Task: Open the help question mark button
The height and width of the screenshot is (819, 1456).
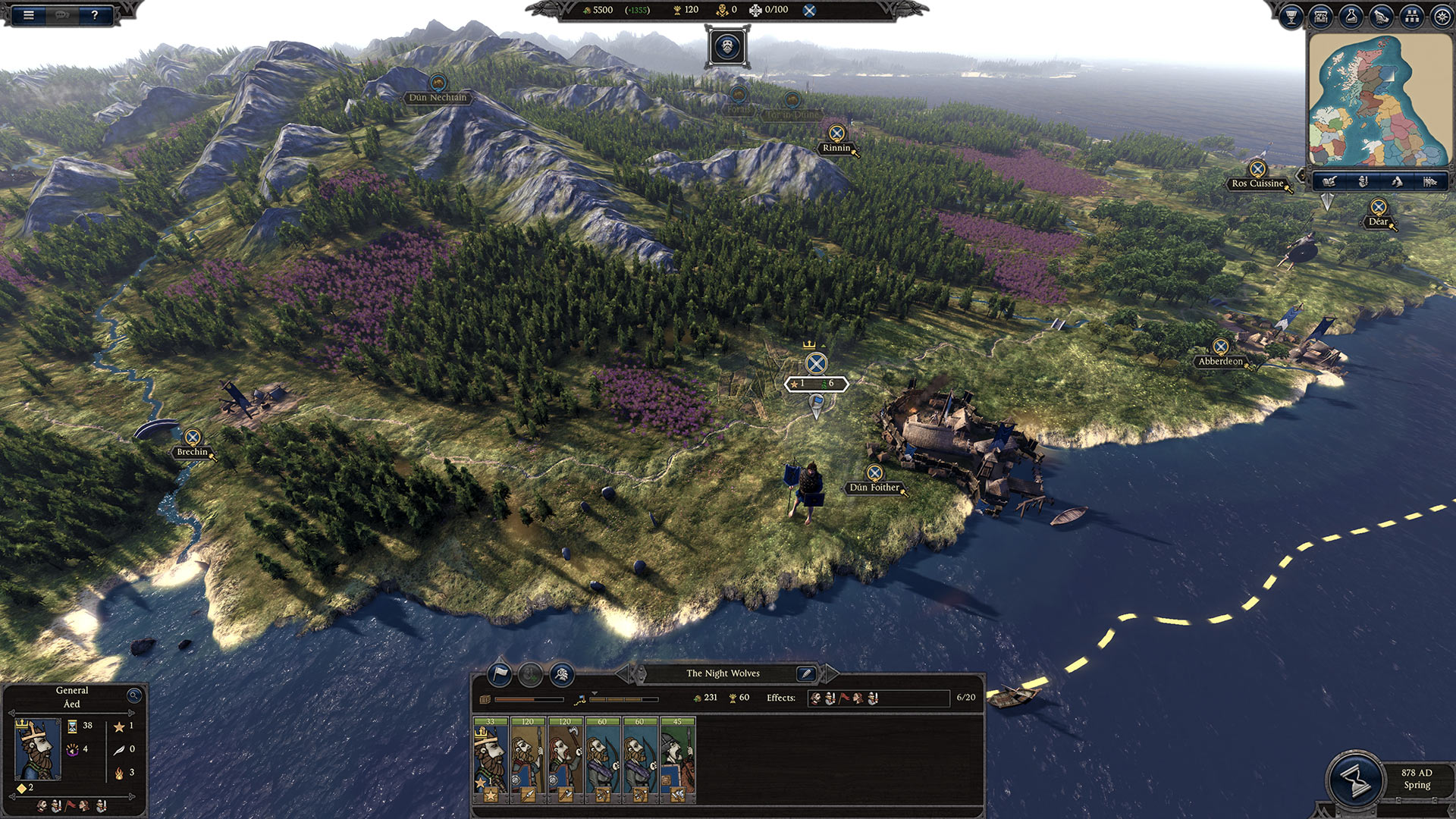Action: click(x=94, y=14)
